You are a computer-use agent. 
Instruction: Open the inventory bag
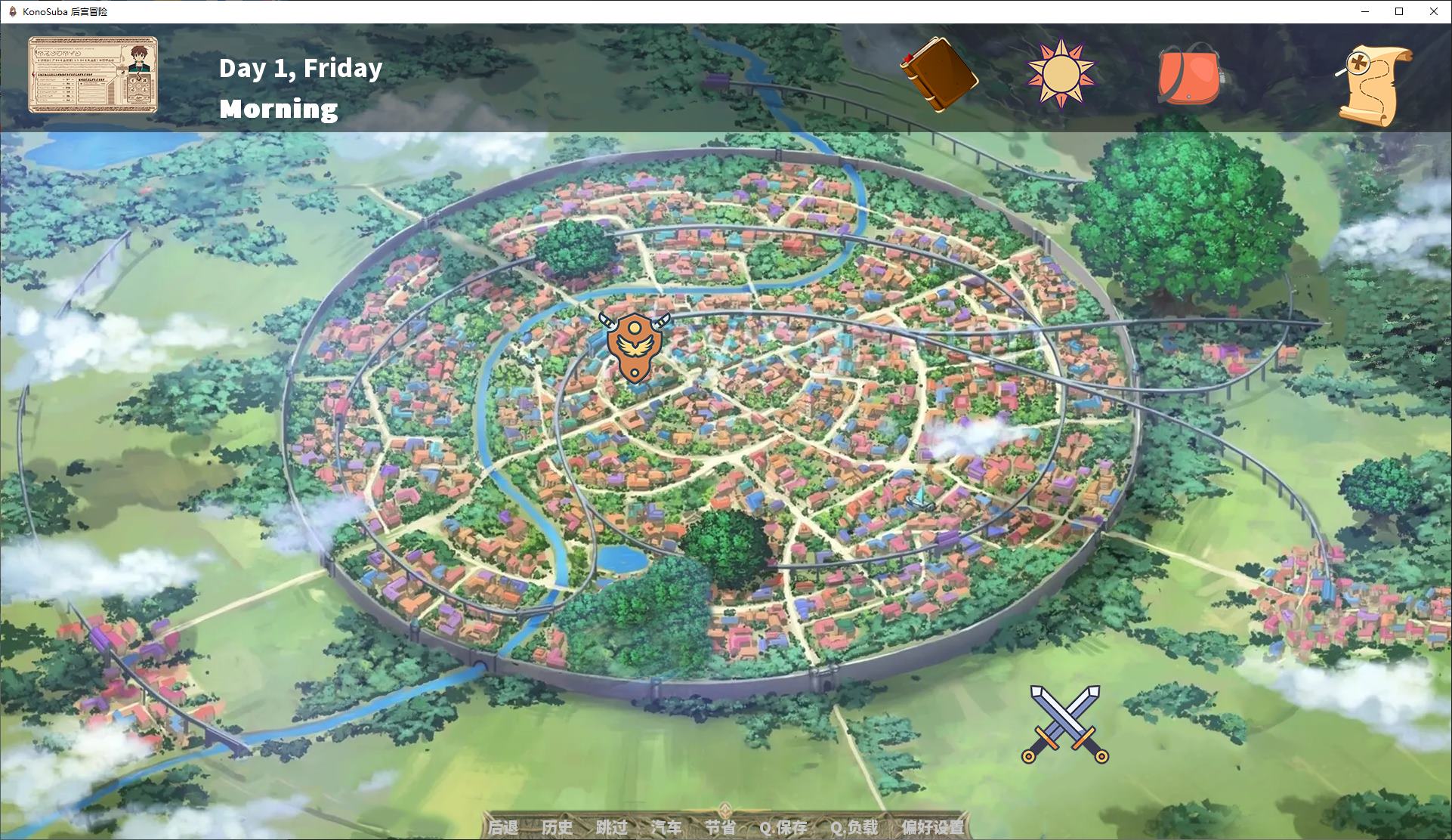[1188, 76]
